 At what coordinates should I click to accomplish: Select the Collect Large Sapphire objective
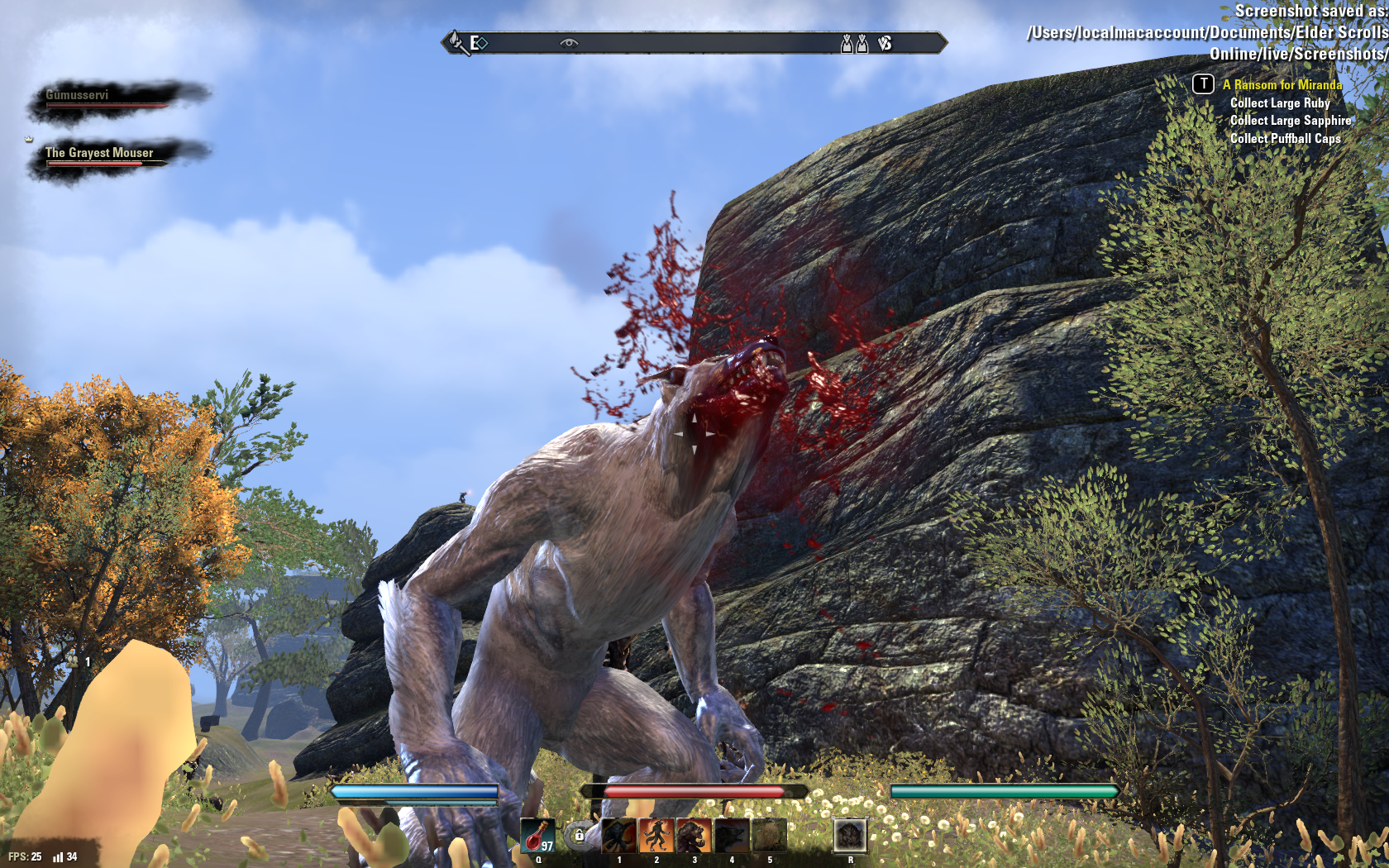tap(1291, 121)
